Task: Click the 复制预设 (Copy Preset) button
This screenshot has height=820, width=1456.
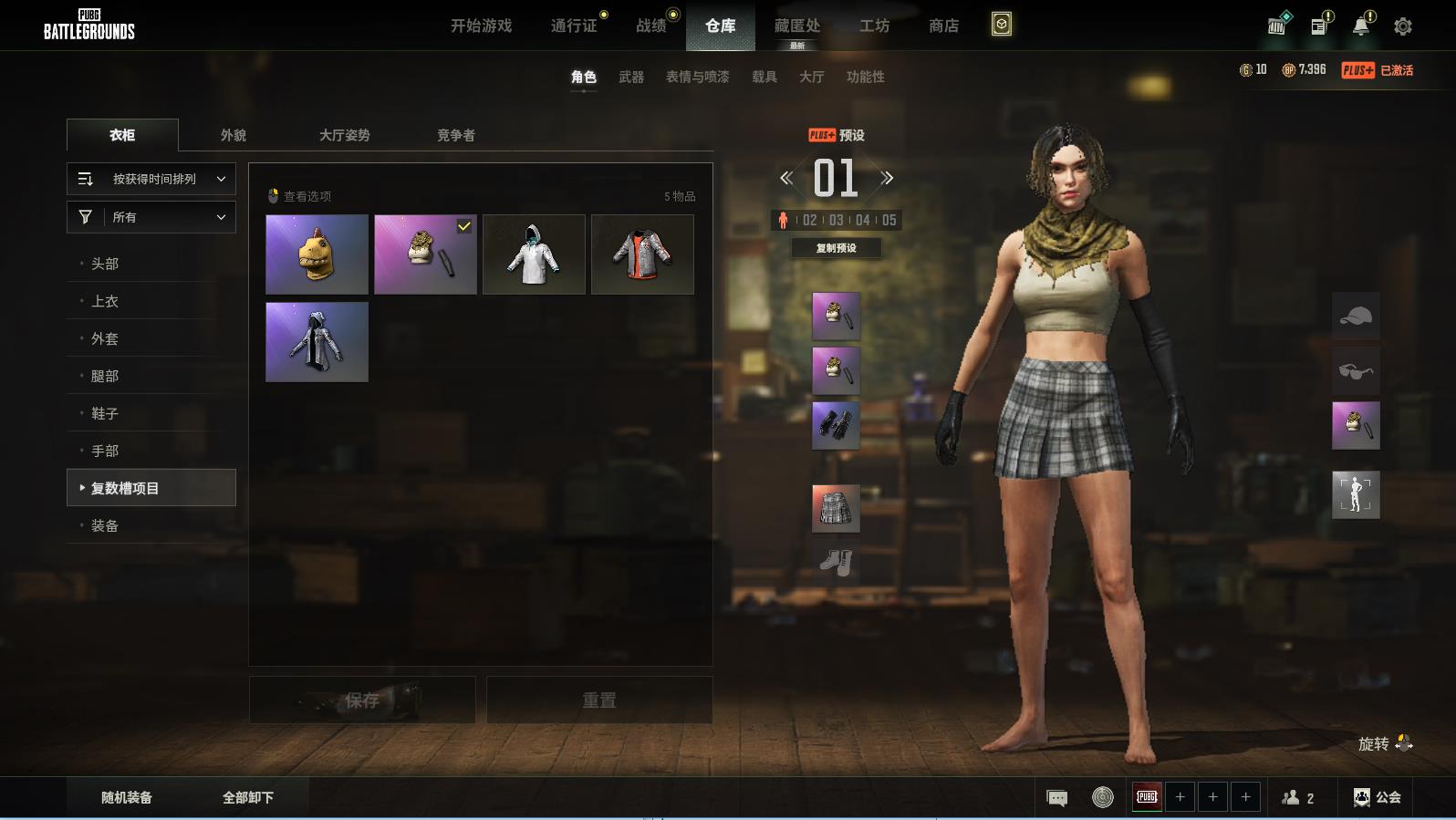Action: [x=836, y=248]
